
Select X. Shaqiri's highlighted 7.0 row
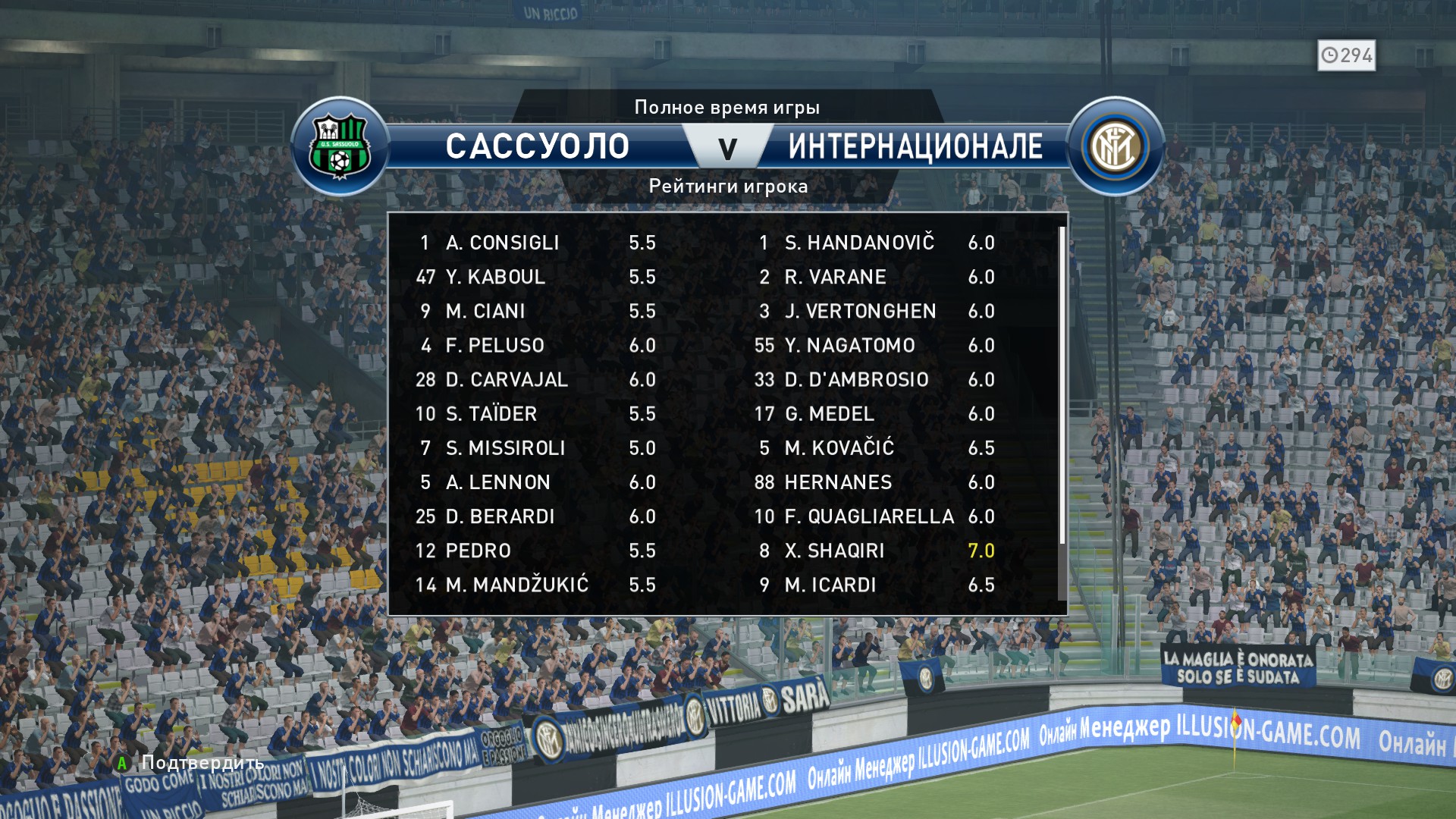876,551
